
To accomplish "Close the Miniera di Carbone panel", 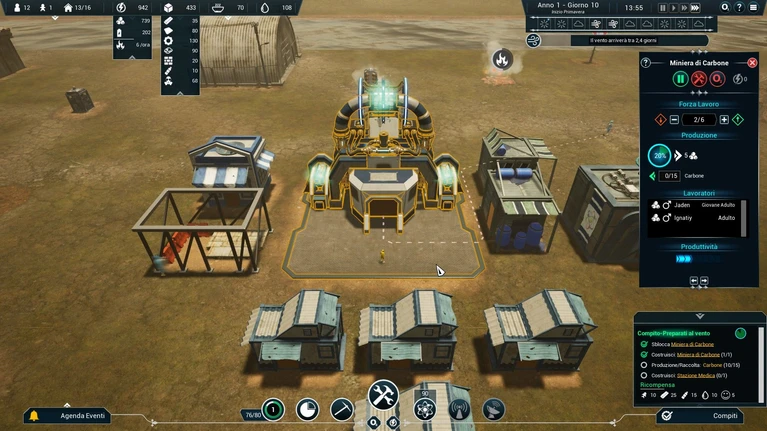I will pyautogui.click(x=752, y=62).
